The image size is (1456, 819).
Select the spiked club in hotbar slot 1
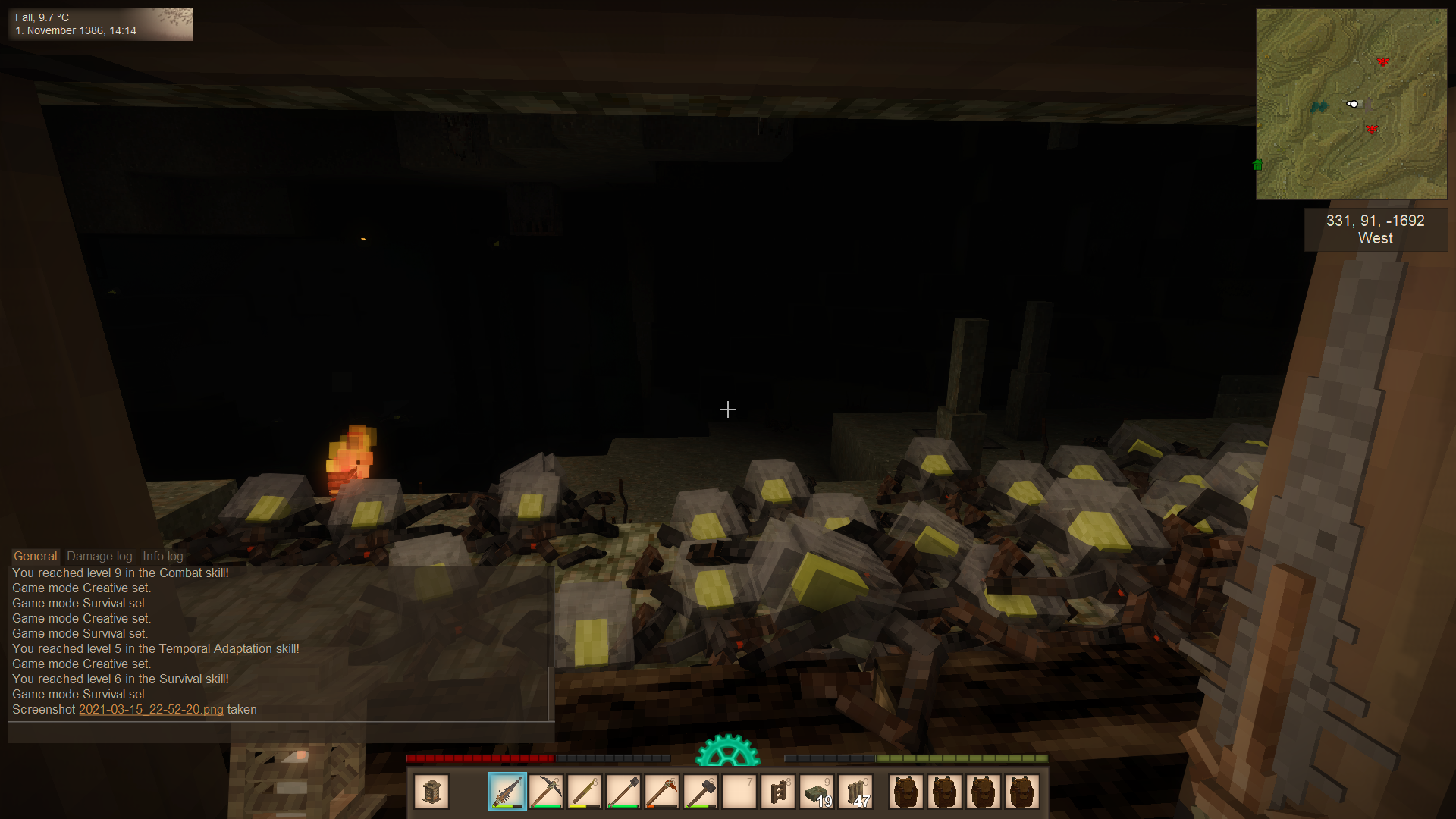507,792
